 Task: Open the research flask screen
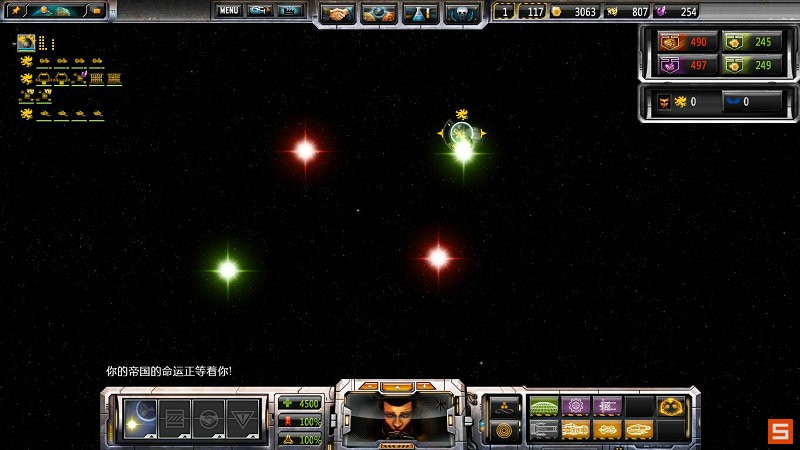[420, 14]
